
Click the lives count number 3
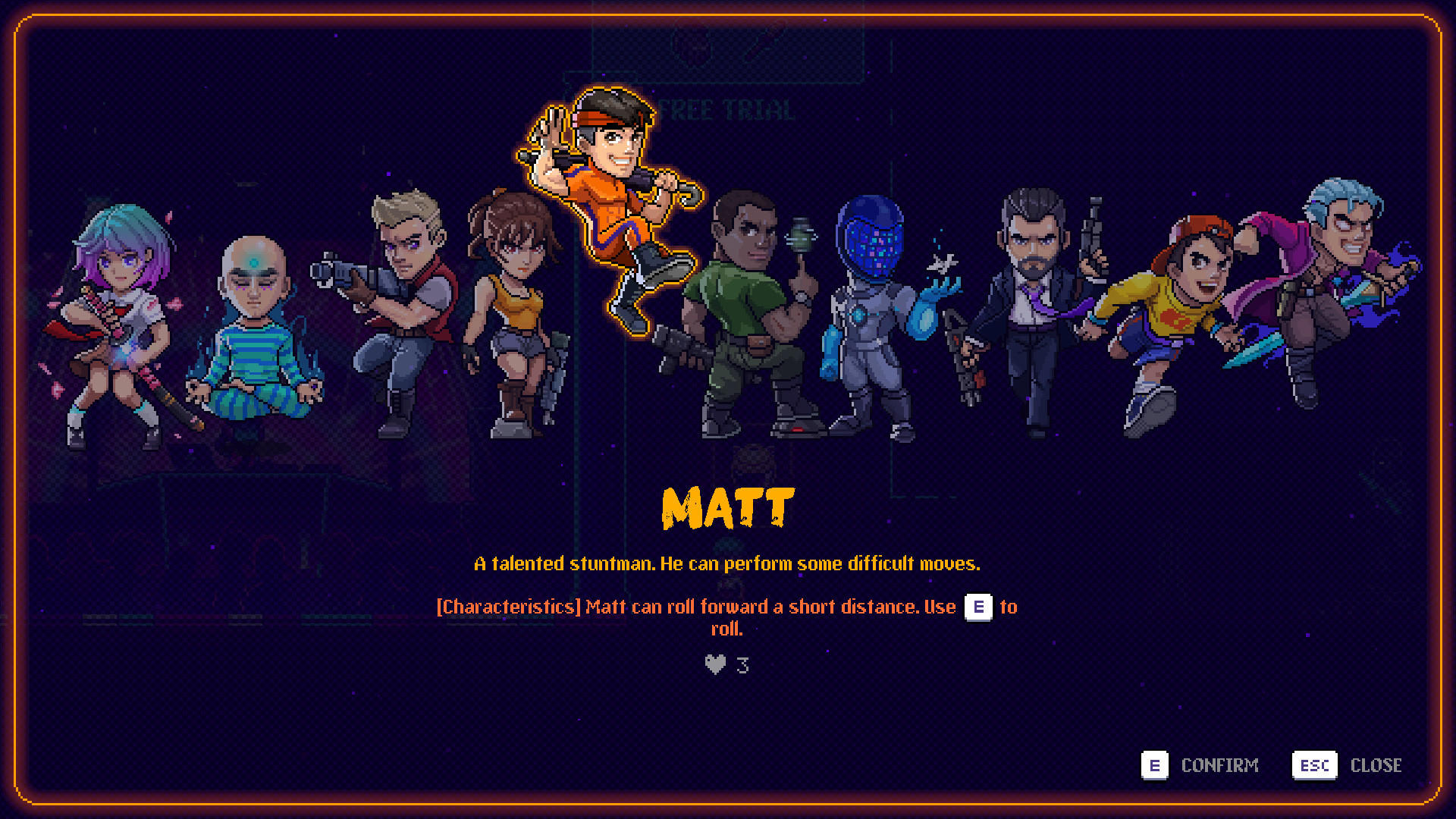pos(742,664)
